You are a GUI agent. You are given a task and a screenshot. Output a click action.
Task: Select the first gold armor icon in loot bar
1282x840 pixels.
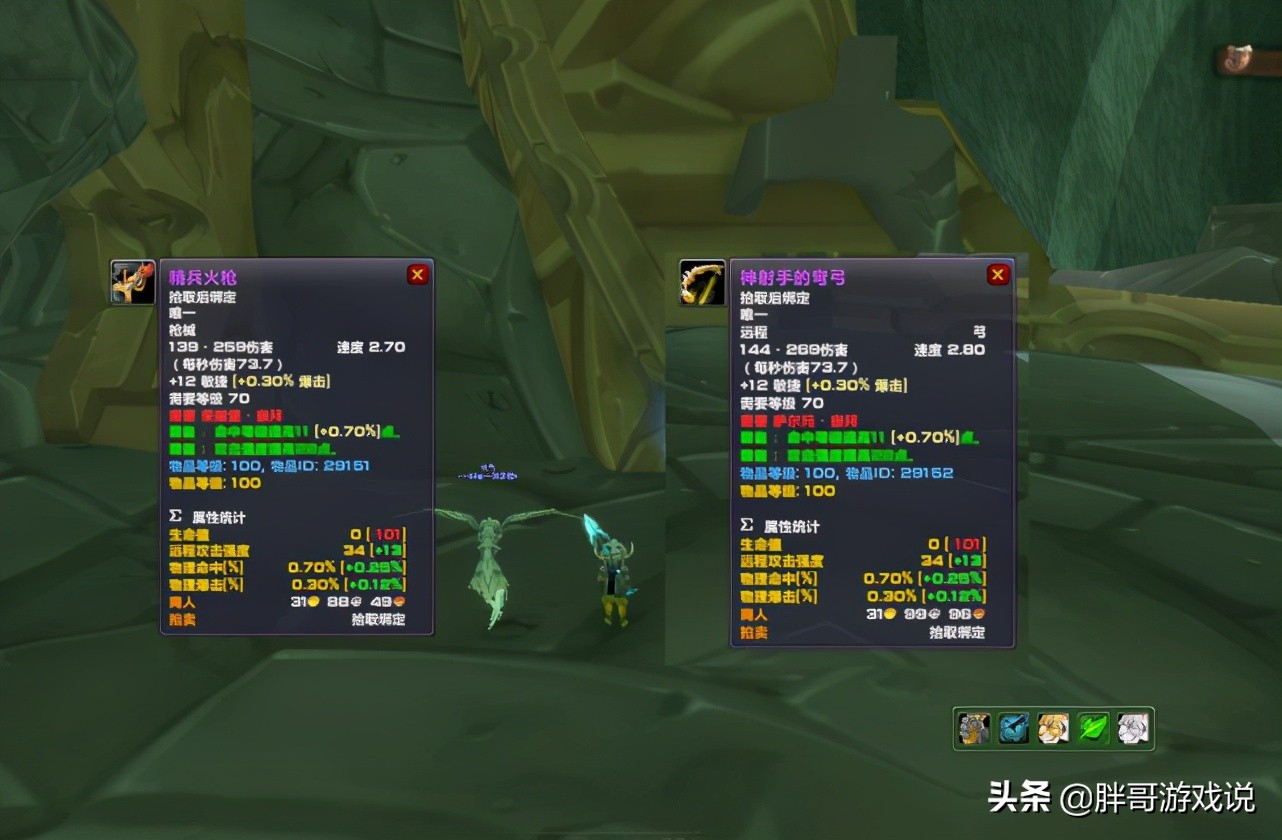[971, 728]
